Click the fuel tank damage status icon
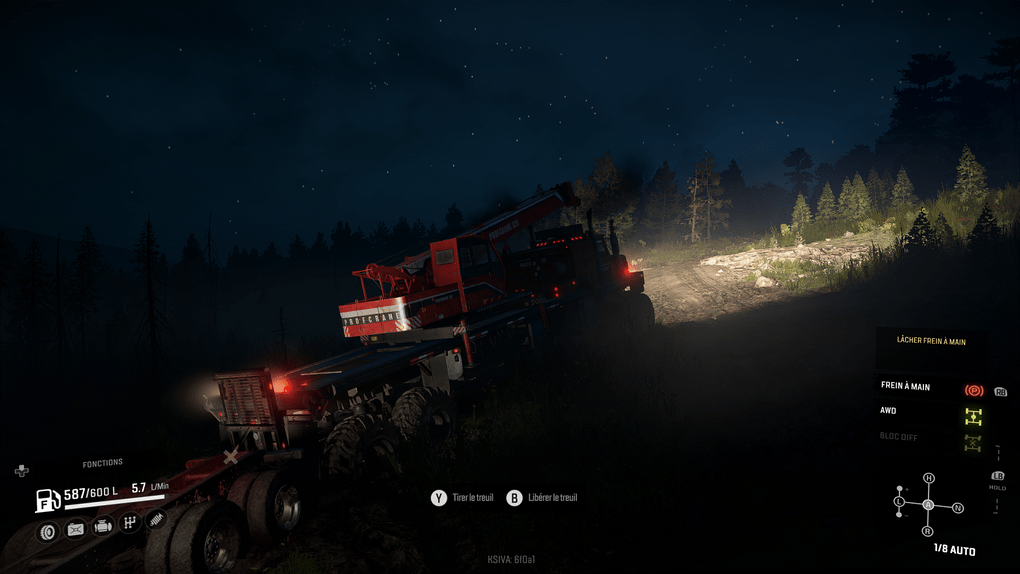This screenshot has width=1020, height=574. (x=75, y=529)
